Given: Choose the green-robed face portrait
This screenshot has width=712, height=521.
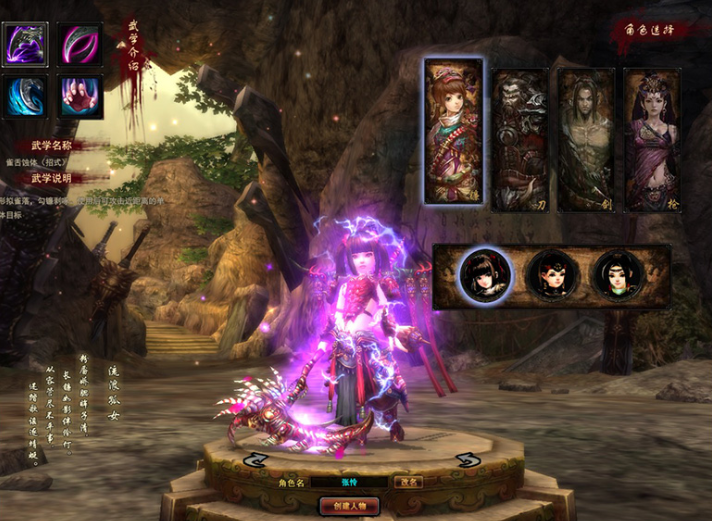Looking at the screenshot, I should tap(616, 273).
